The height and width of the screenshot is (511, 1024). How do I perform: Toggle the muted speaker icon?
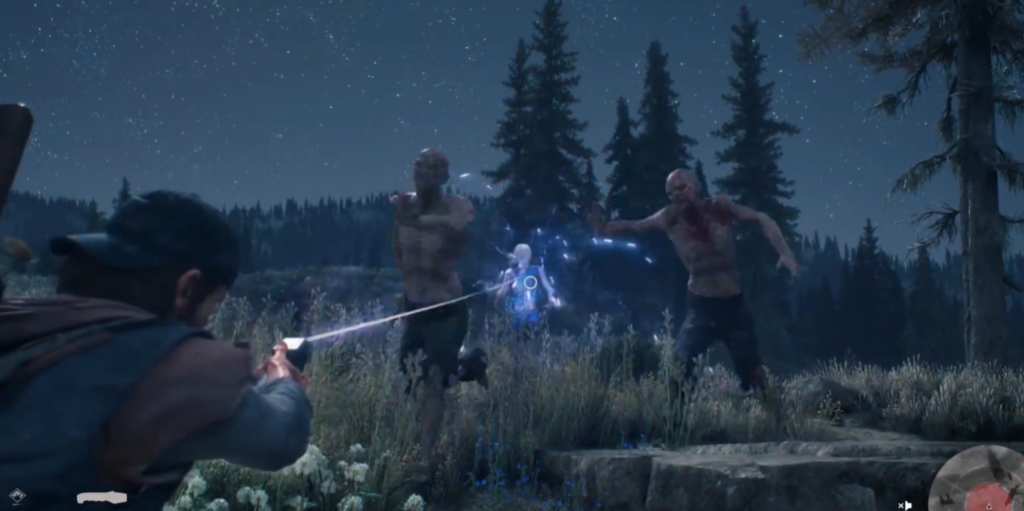(904, 505)
